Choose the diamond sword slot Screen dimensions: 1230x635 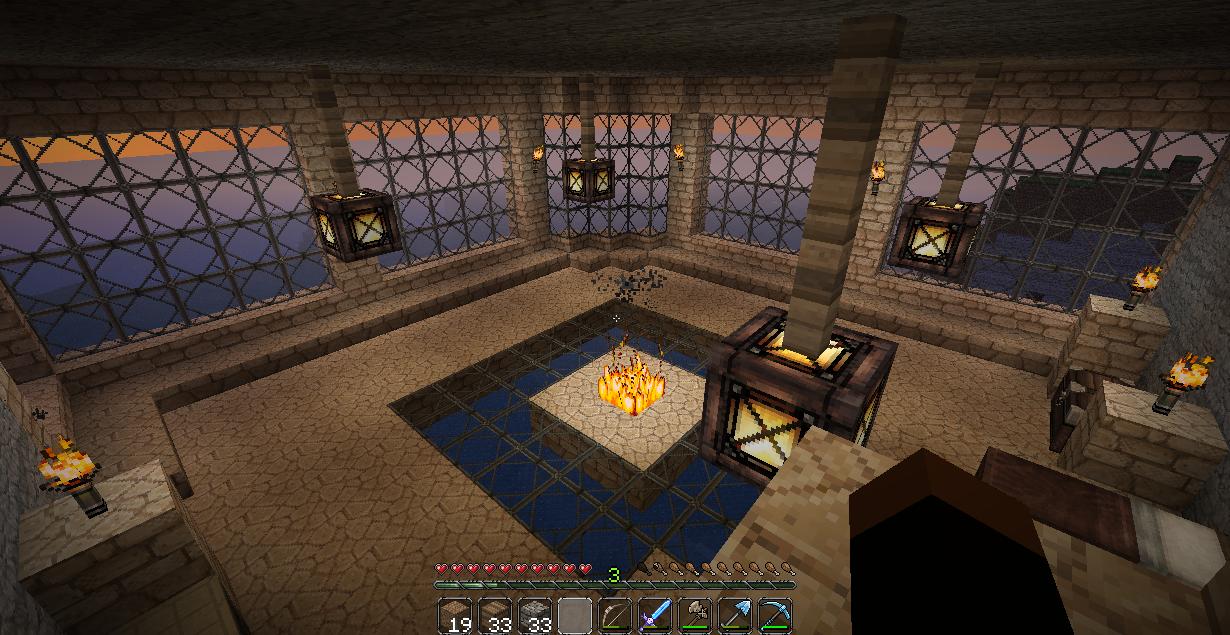coord(655,615)
